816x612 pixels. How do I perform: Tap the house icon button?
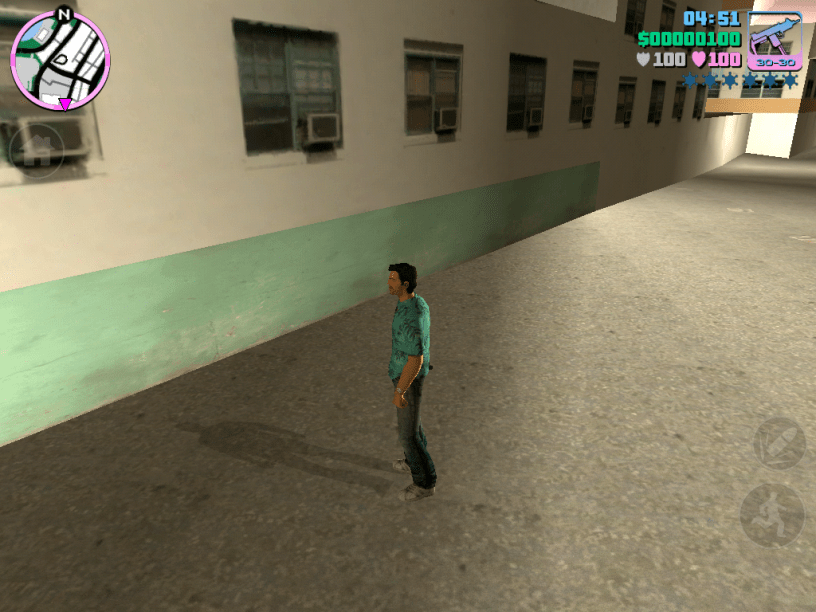click(x=37, y=151)
